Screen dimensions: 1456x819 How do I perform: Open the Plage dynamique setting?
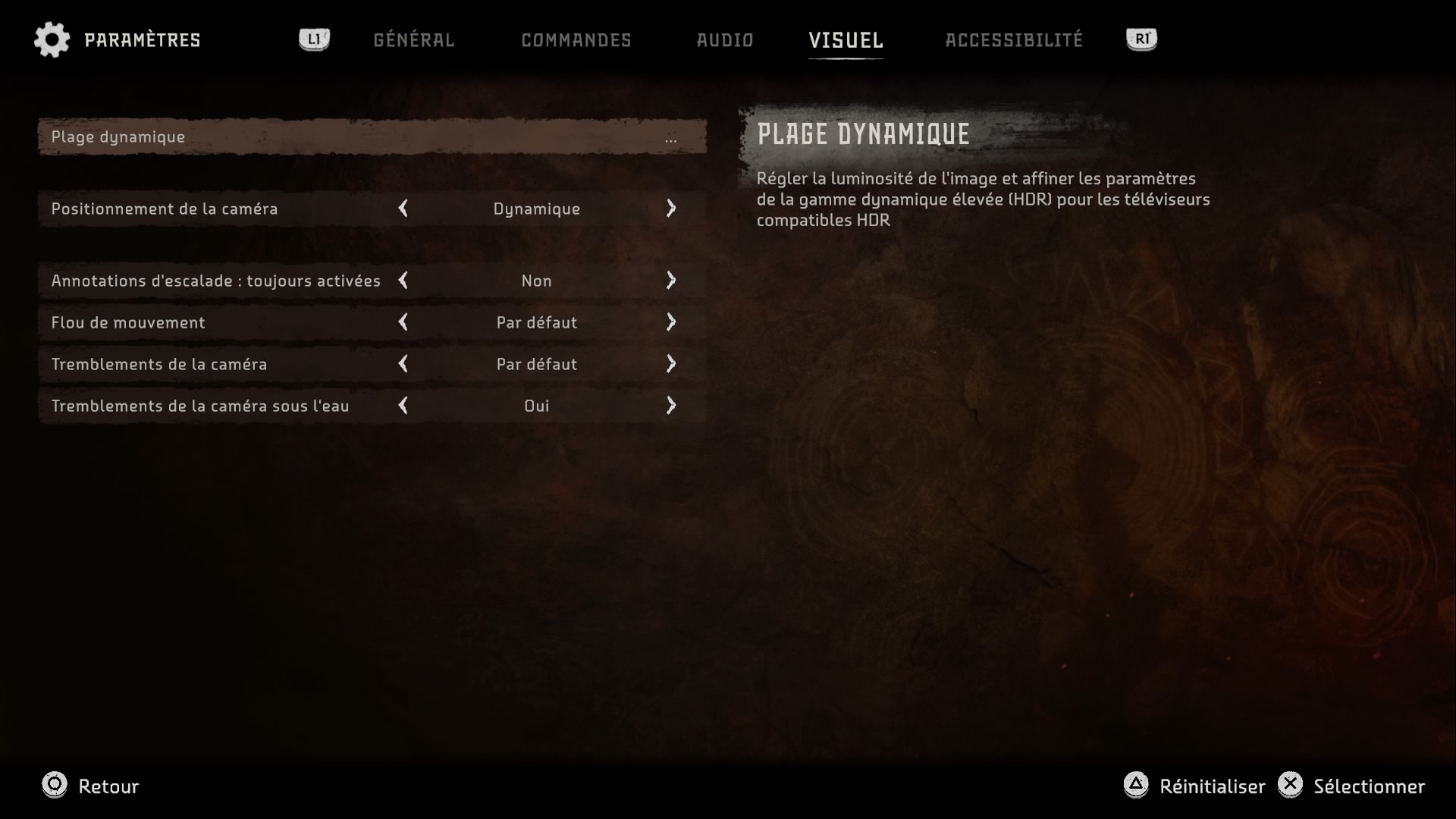point(372,137)
